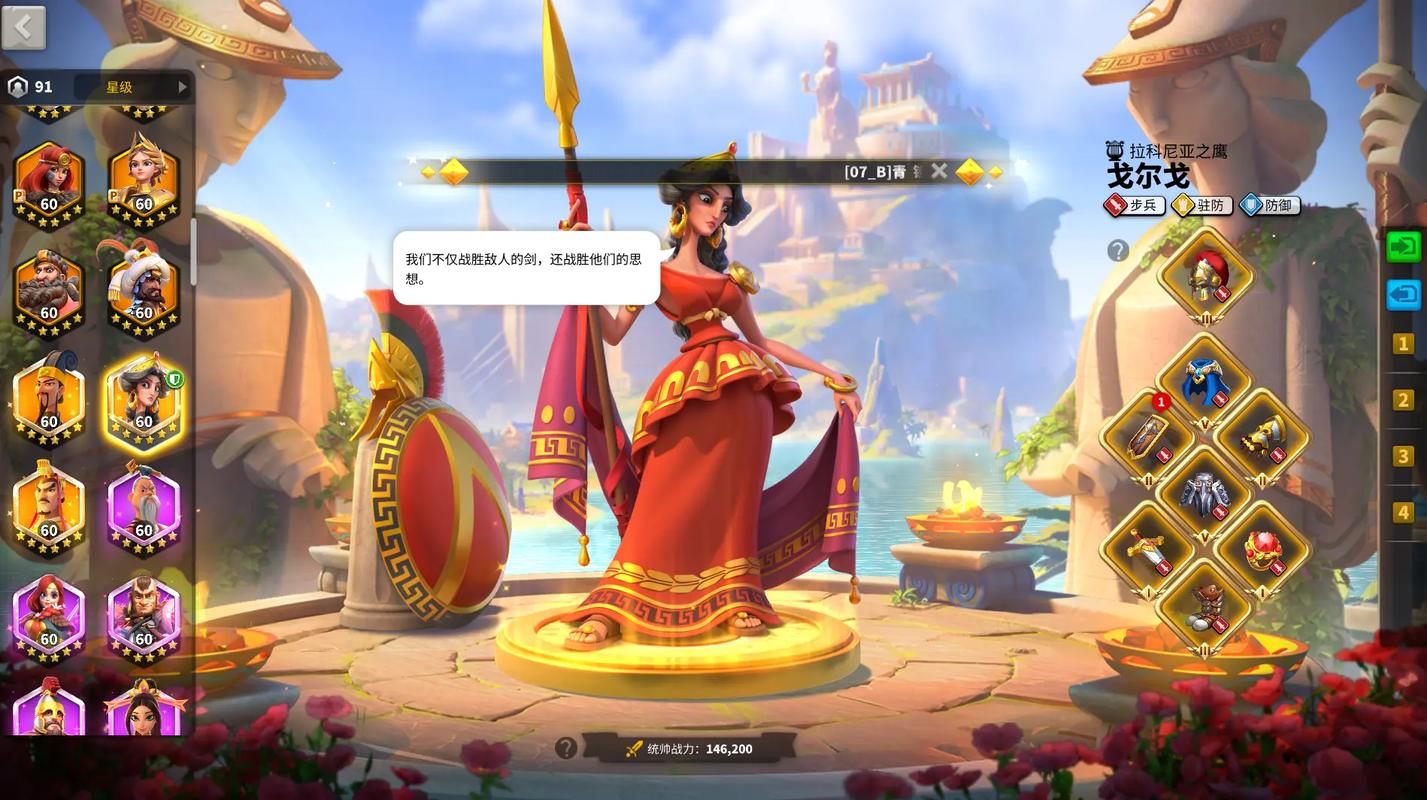
Task: Click the back arrow in top-left corner
Action: click(22, 27)
